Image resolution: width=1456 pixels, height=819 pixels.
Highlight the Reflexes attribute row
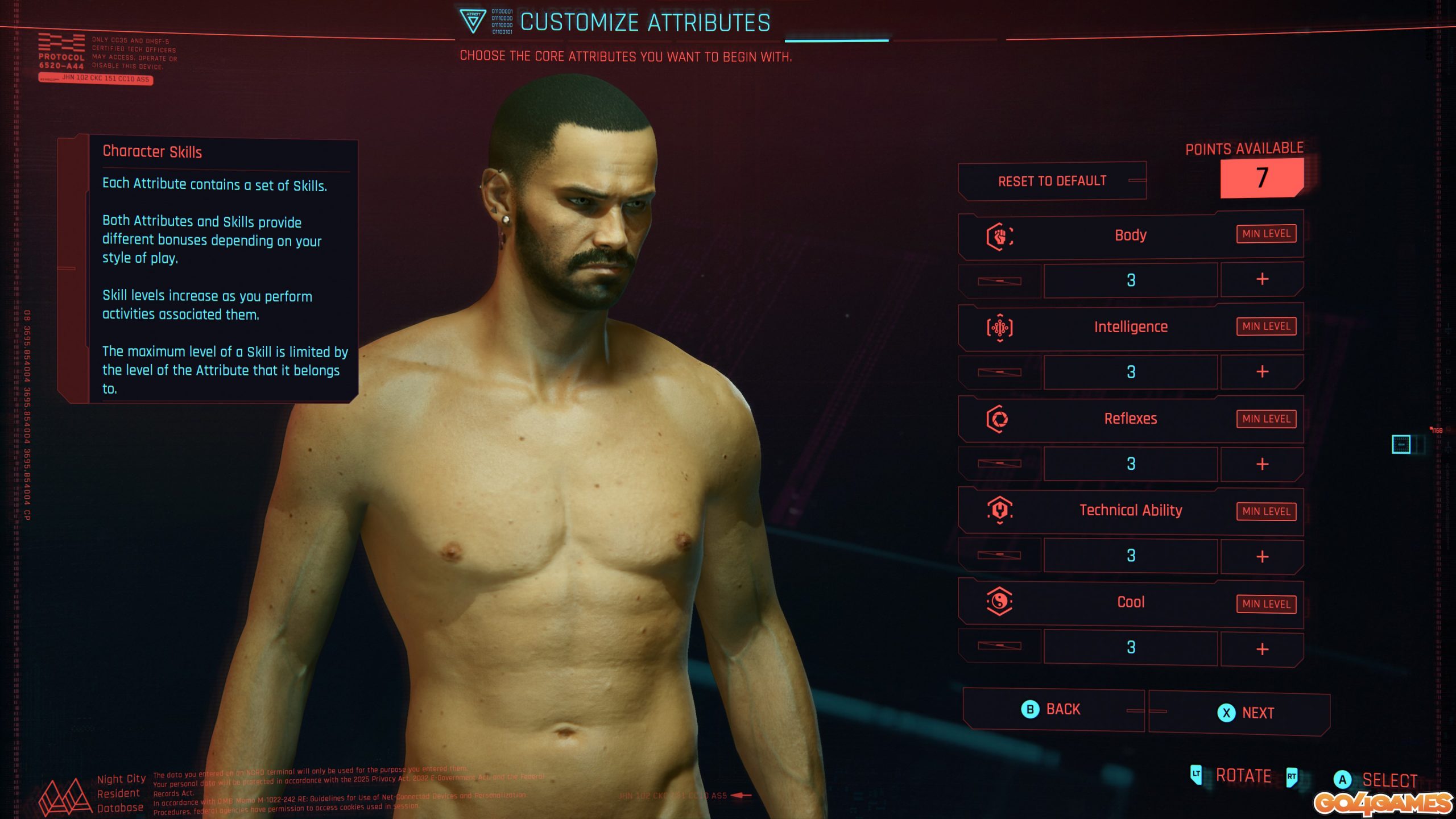coord(1130,419)
